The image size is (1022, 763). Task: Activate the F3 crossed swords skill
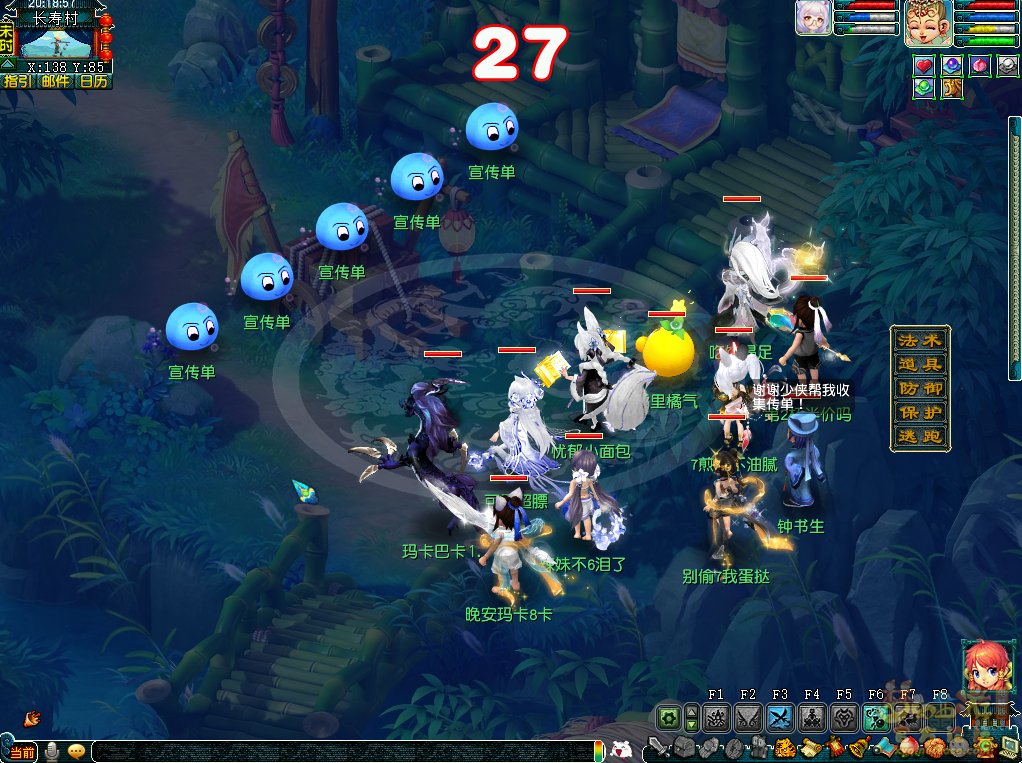click(779, 717)
